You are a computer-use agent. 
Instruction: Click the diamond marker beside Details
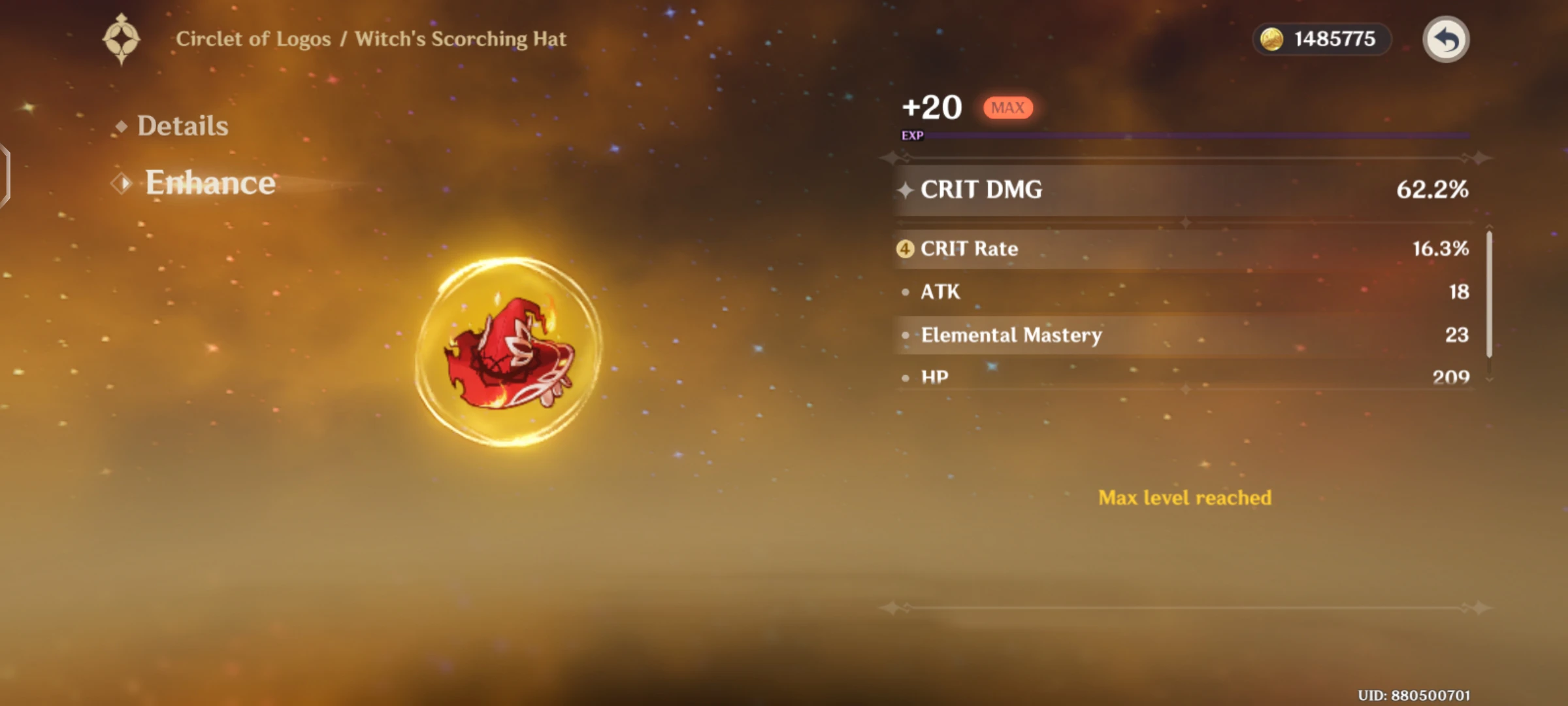coord(122,124)
